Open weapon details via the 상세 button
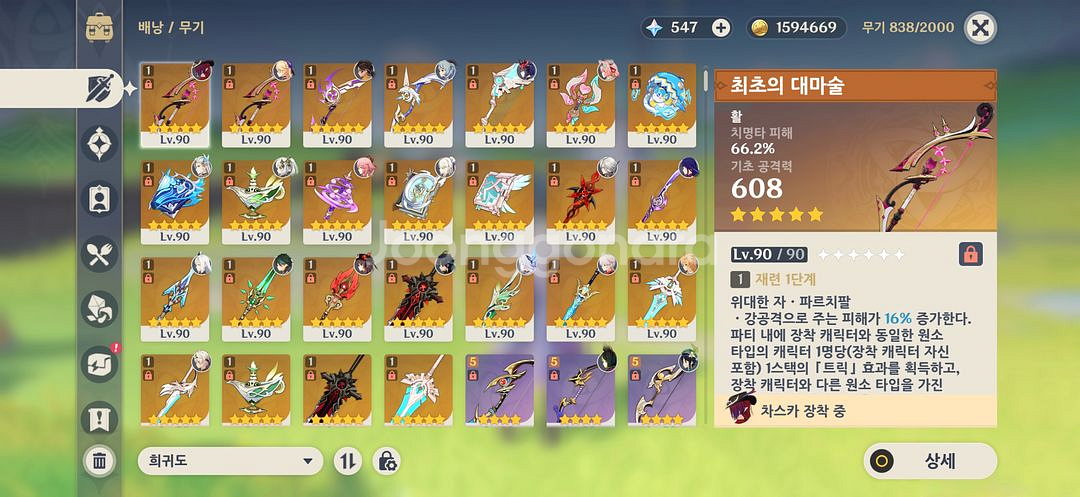This screenshot has height=497, width=1080. click(930, 461)
